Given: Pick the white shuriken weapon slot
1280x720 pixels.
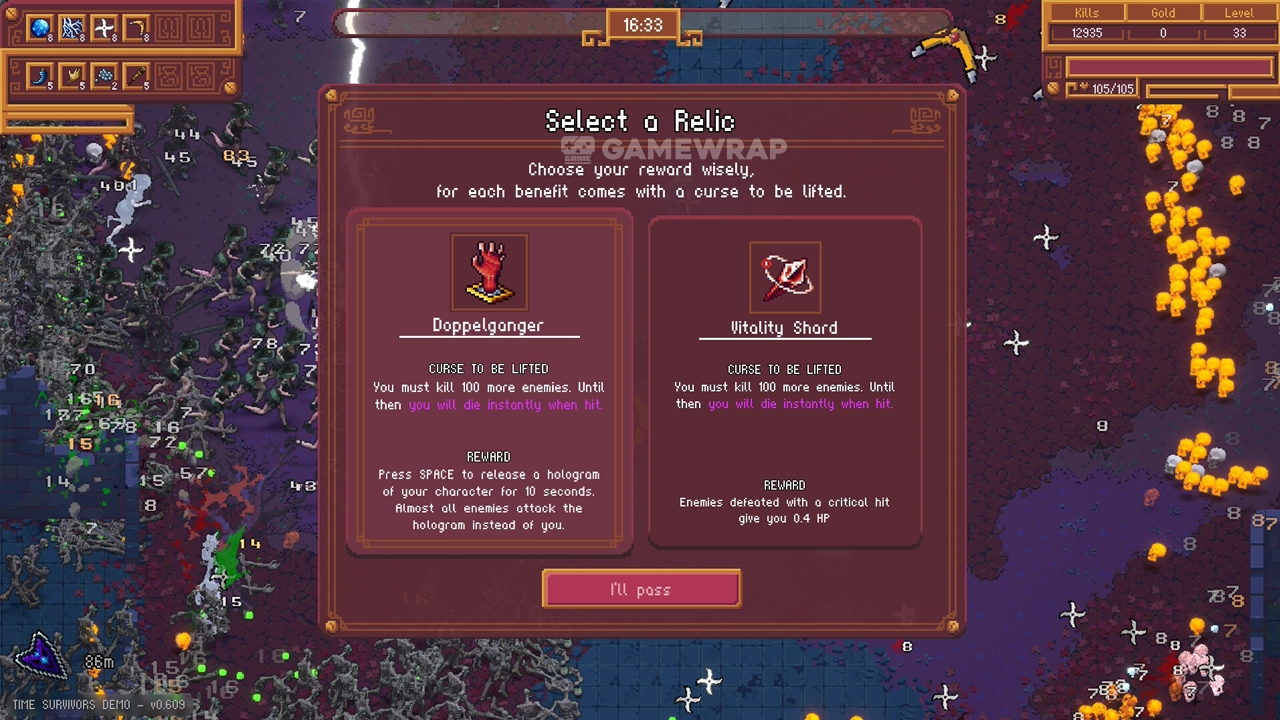Looking at the screenshot, I should [x=104, y=28].
